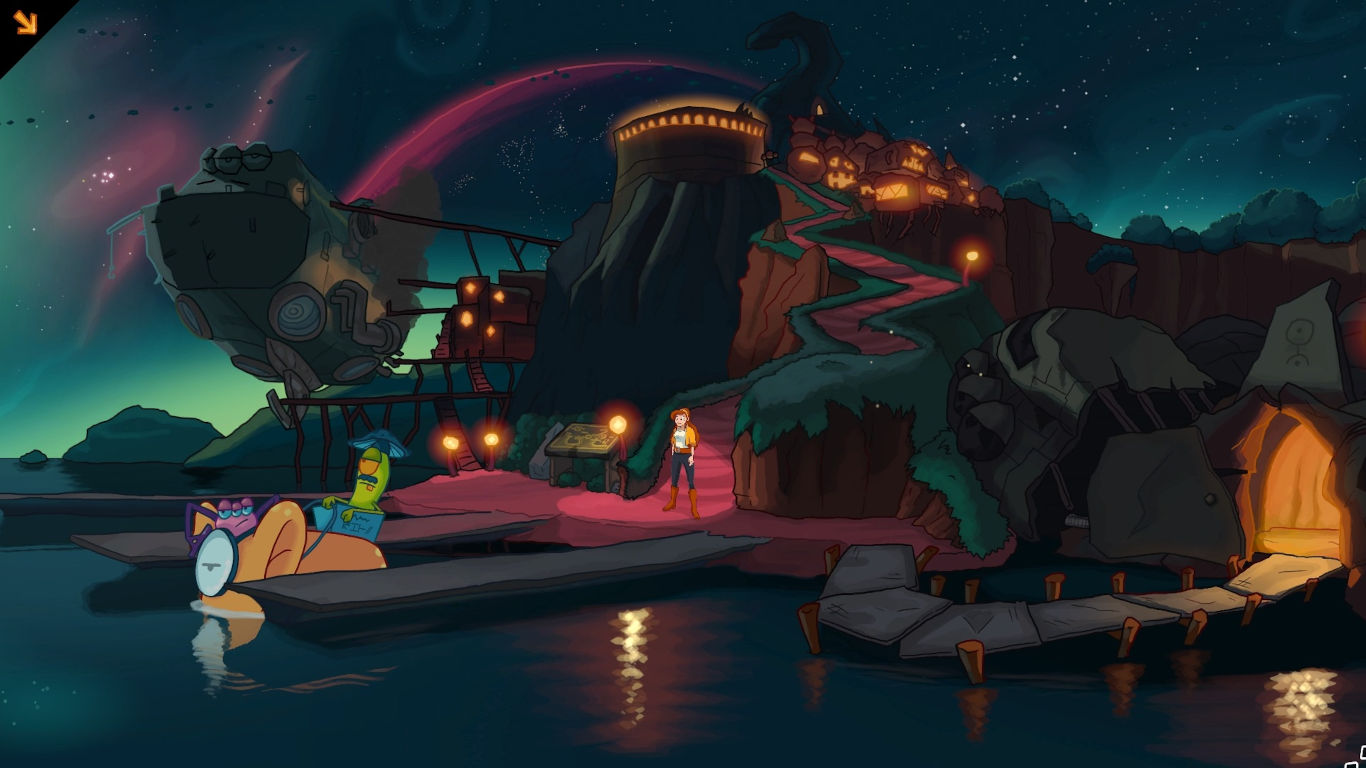
Task: Open the inventory with the orange arrow
Action: (x=25, y=22)
